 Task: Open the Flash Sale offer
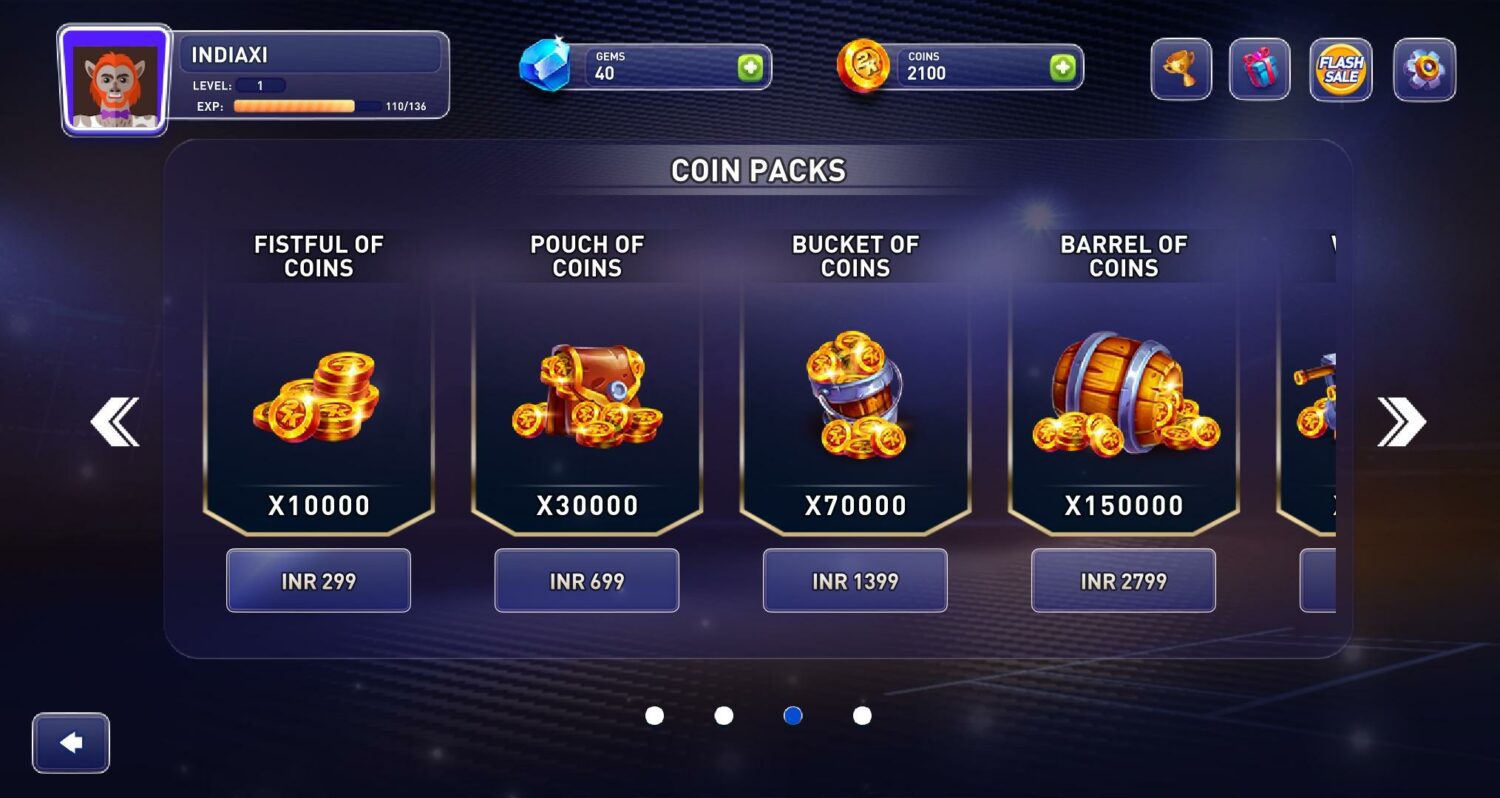1341,70
